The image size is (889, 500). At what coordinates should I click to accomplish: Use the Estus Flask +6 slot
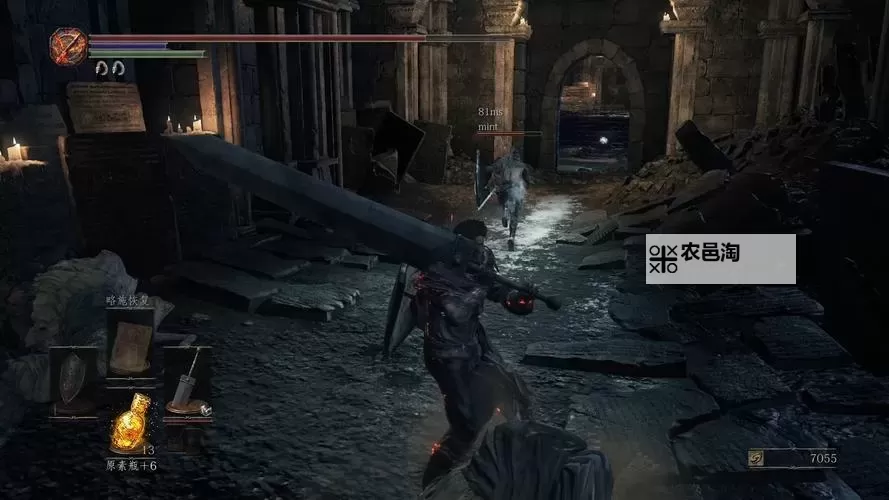click(x=131, y=424)
